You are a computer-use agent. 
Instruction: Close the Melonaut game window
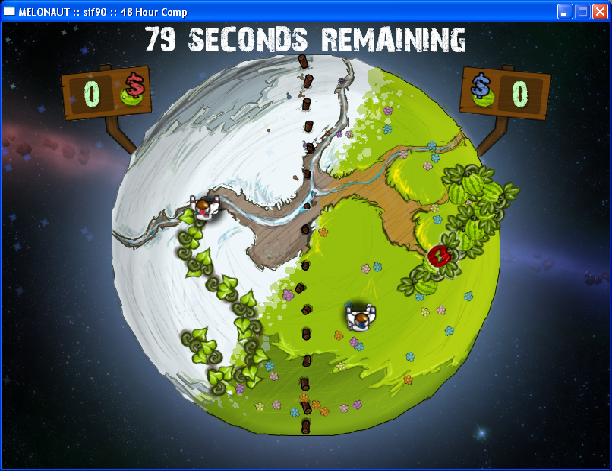(599, 11)
